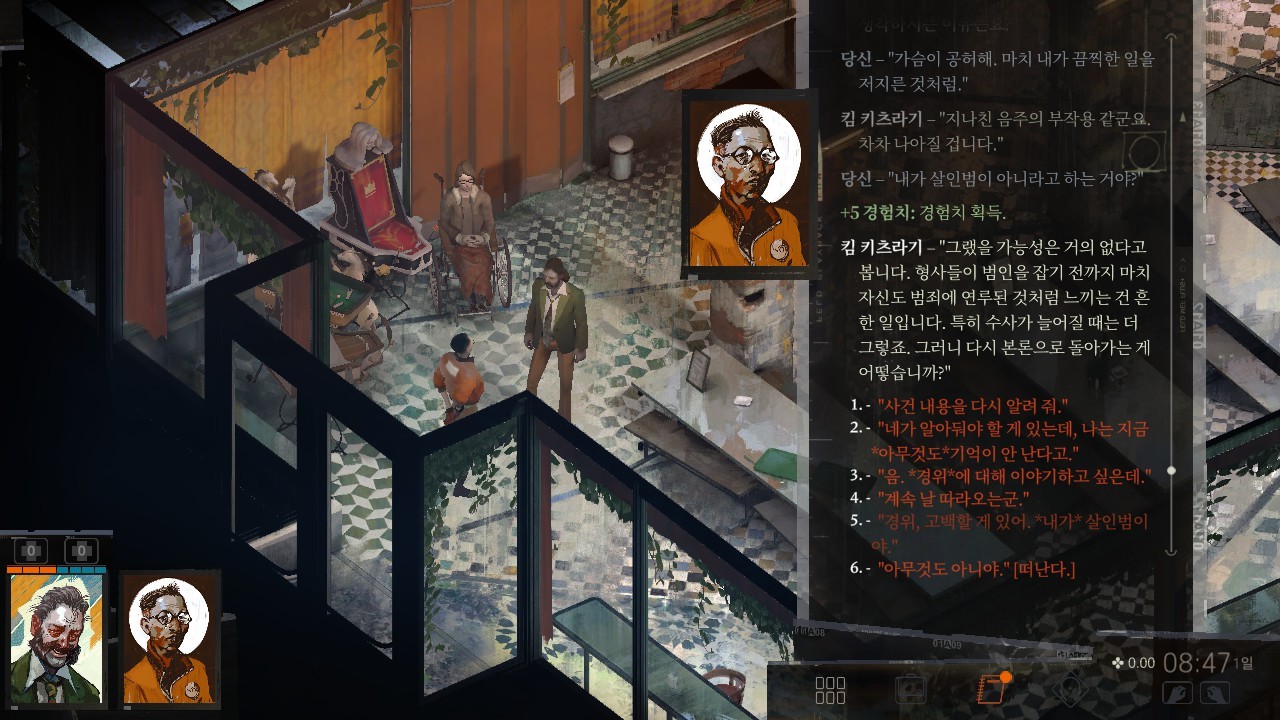Choose reply 4 about being followed
This screenshot has height=720, width=1280.
pyautogui.click(x=953, y=498)
